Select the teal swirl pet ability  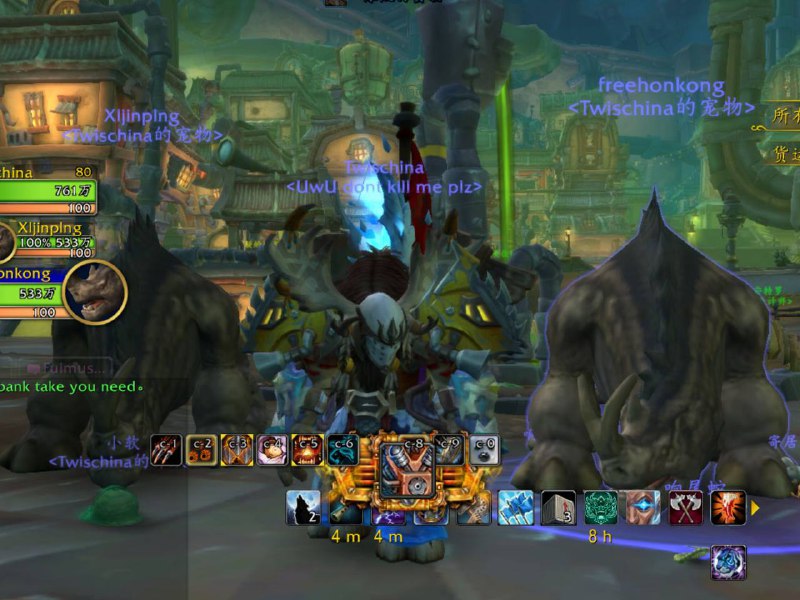342,449
